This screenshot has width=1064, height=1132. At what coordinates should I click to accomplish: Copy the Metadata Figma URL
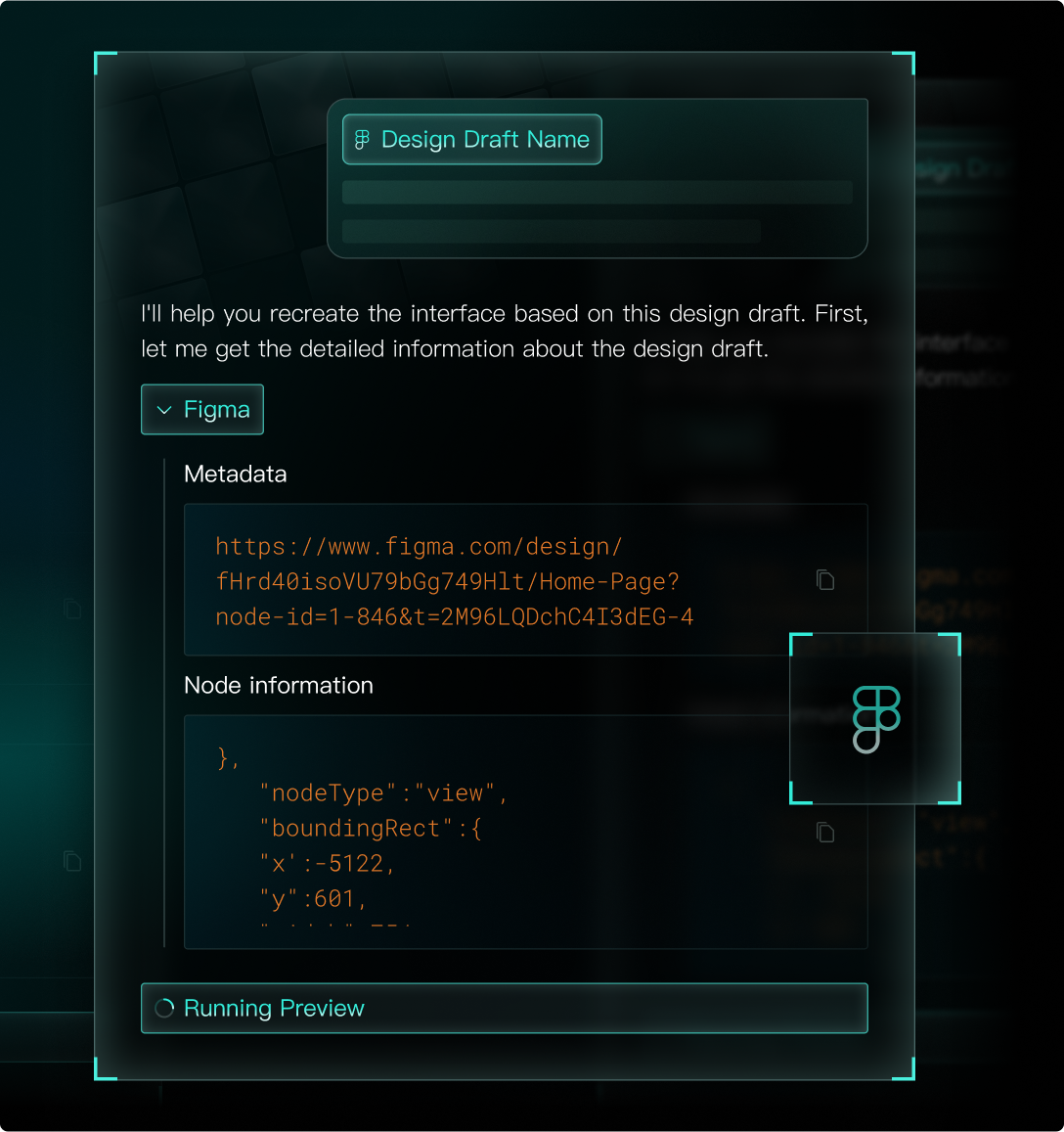click(x=825, y=580)
